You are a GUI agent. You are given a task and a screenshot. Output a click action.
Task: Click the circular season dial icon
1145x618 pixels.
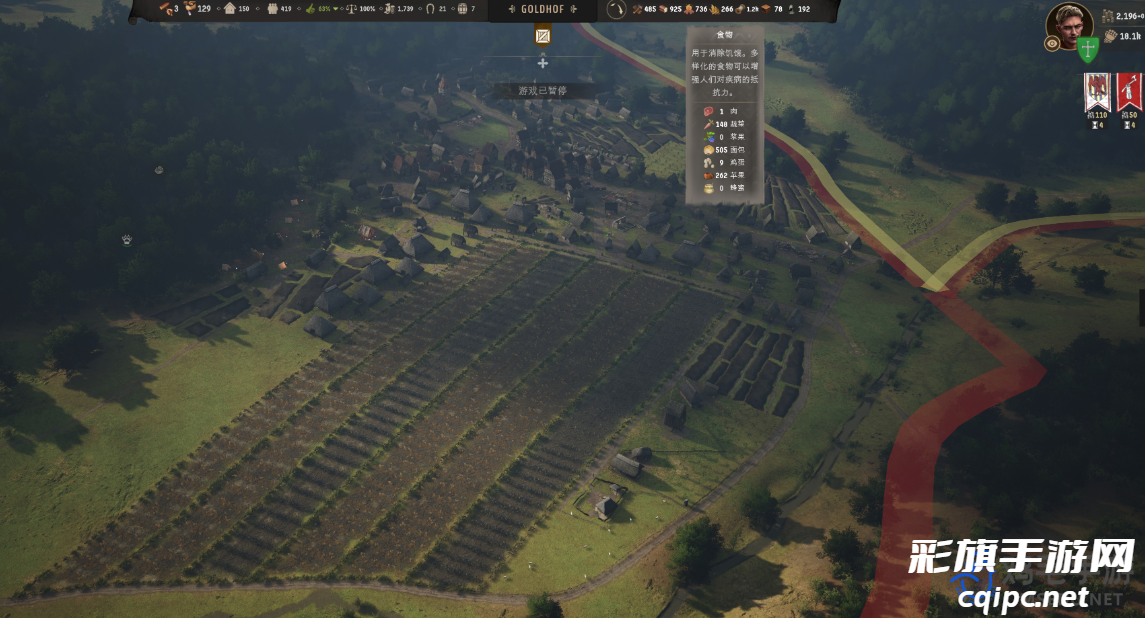(x=616, y=10)
